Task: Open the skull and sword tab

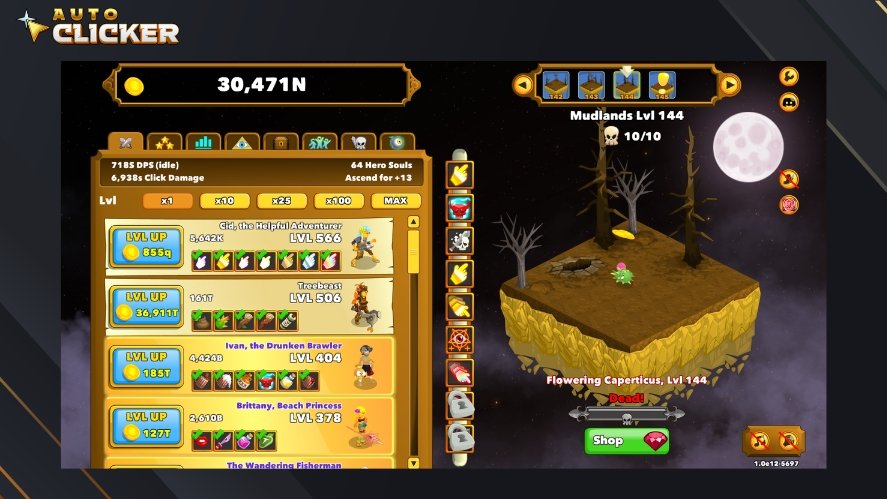Action: pyautogui.click(x=358, y=144)
